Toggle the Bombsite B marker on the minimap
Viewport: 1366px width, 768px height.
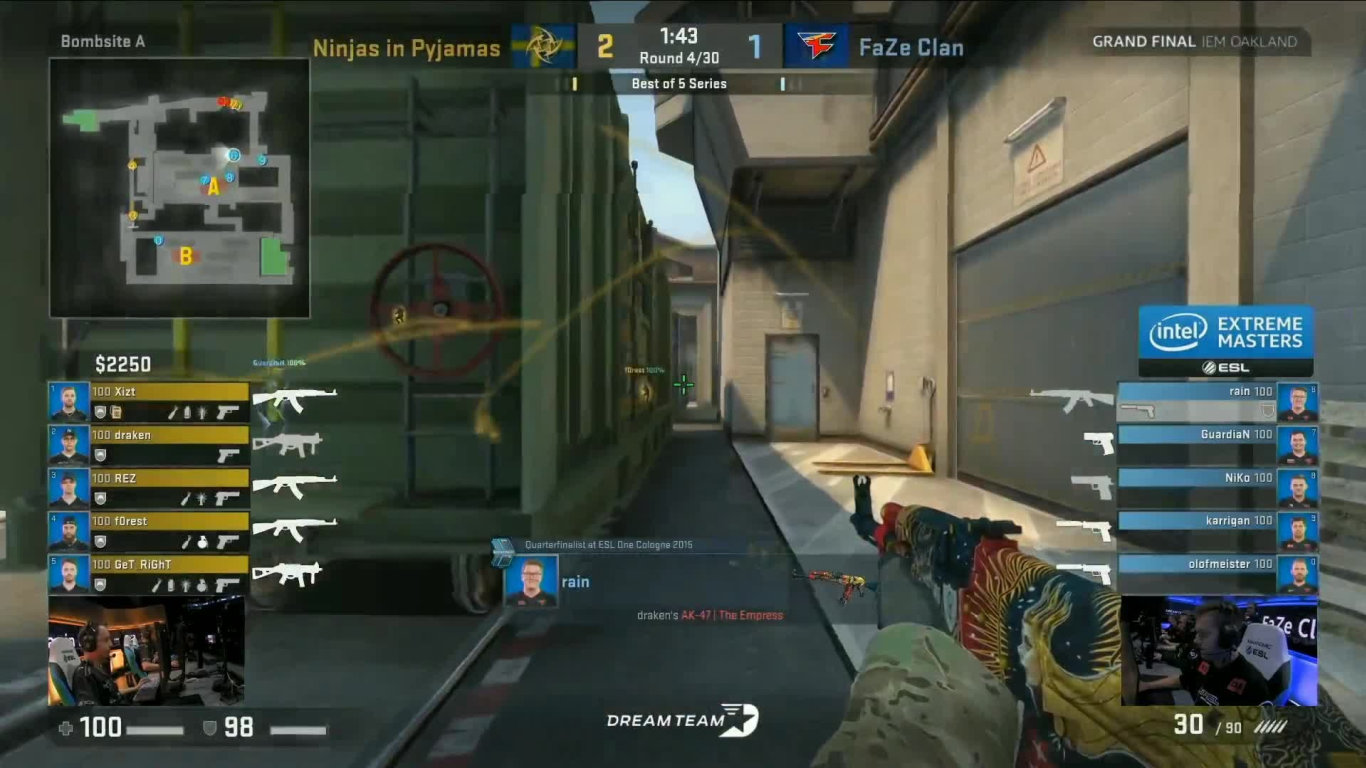click(184, 255)
